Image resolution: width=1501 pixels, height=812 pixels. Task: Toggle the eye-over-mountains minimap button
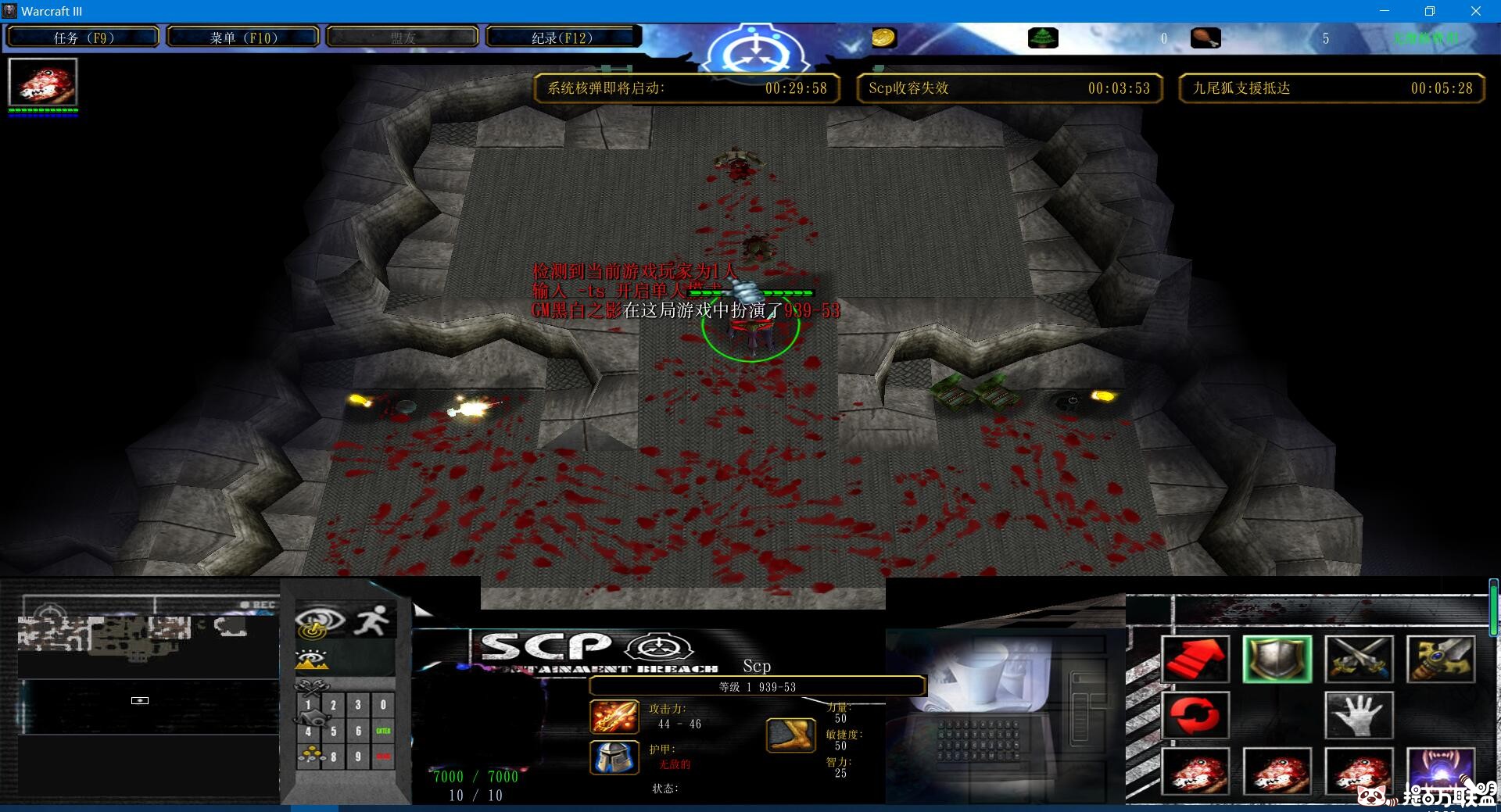point(311,660)
